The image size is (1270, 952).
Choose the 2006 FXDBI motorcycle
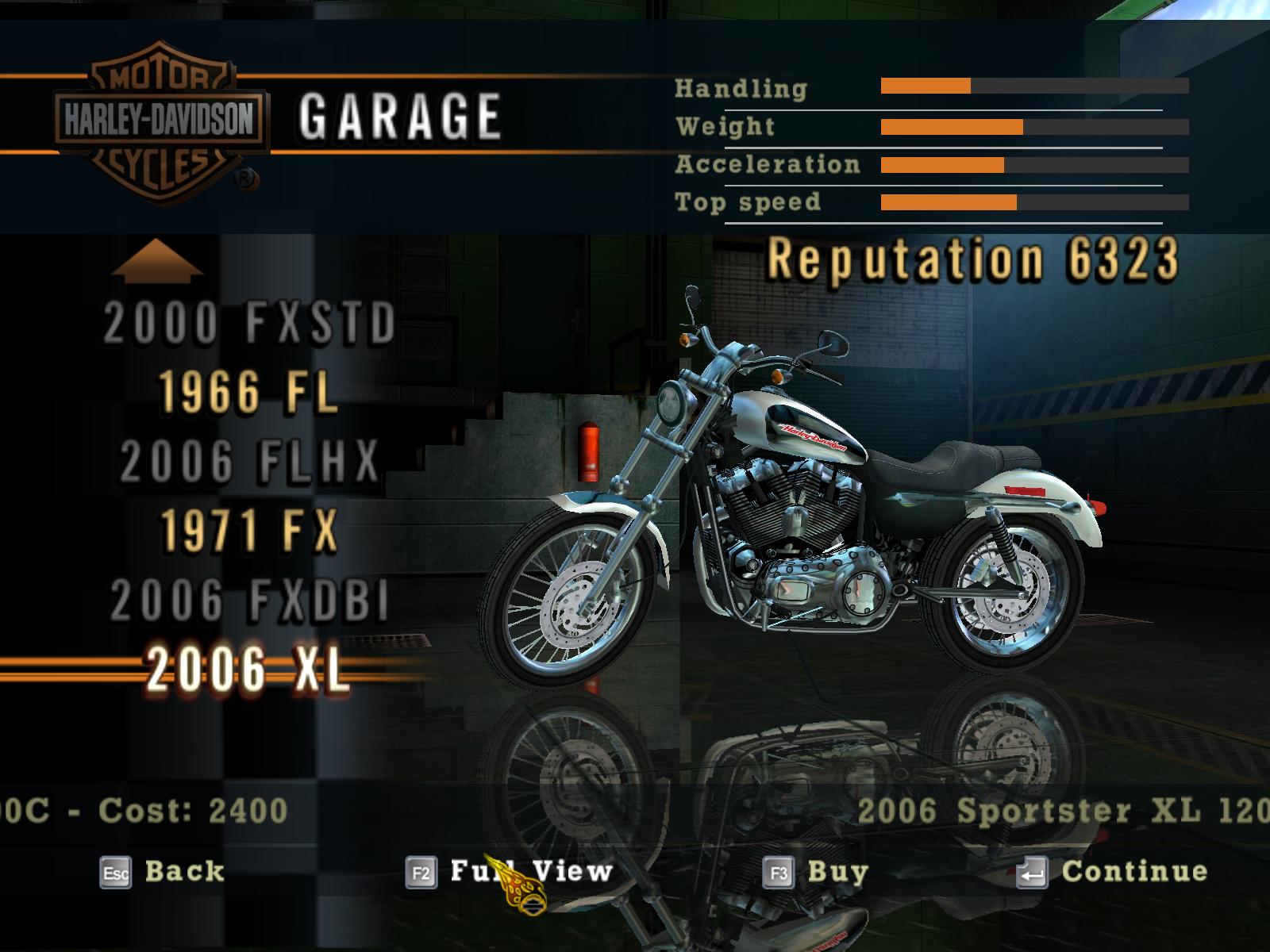coord(249,599)
